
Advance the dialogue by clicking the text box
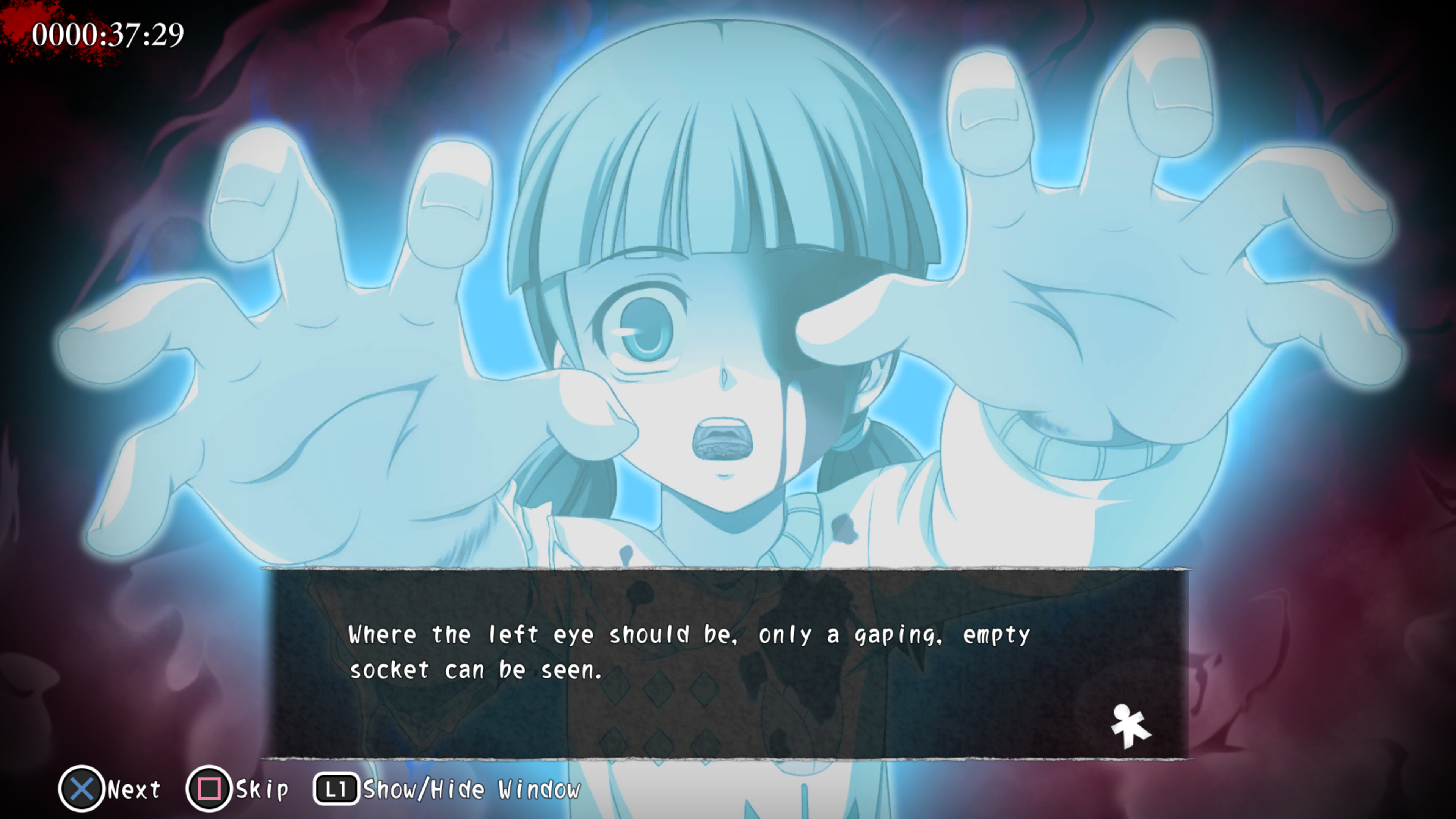pos(726,664)
